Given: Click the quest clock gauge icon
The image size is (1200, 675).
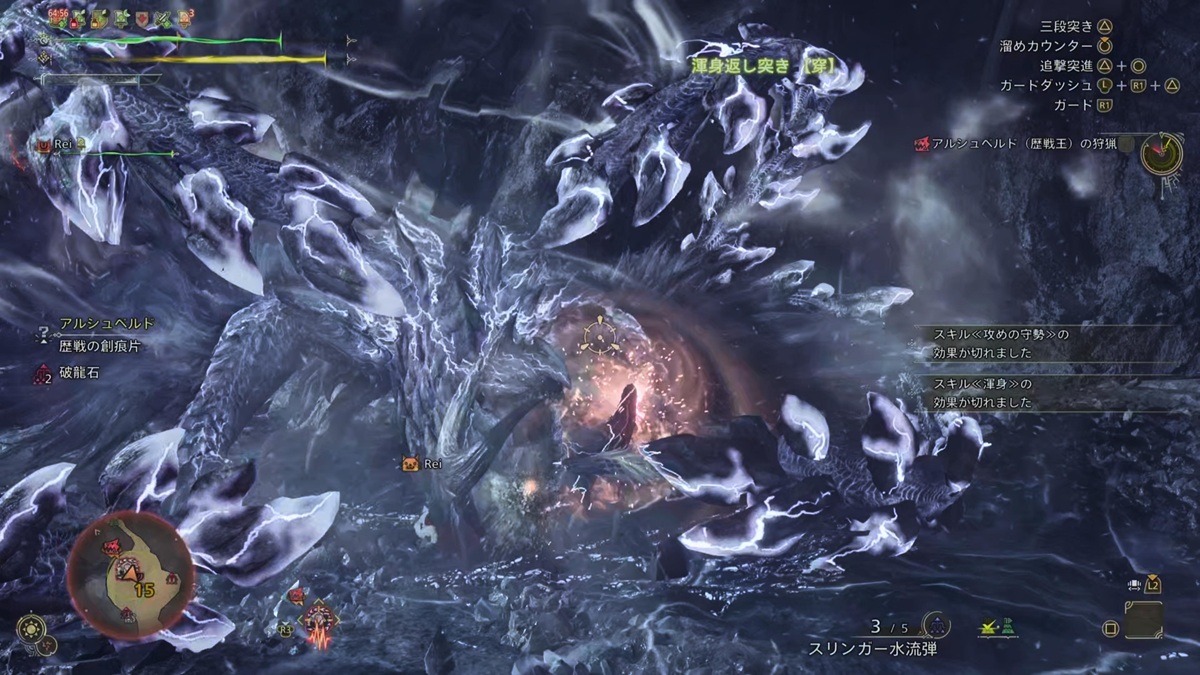Looking at the screenshot, I should [x=1161, y=153].
